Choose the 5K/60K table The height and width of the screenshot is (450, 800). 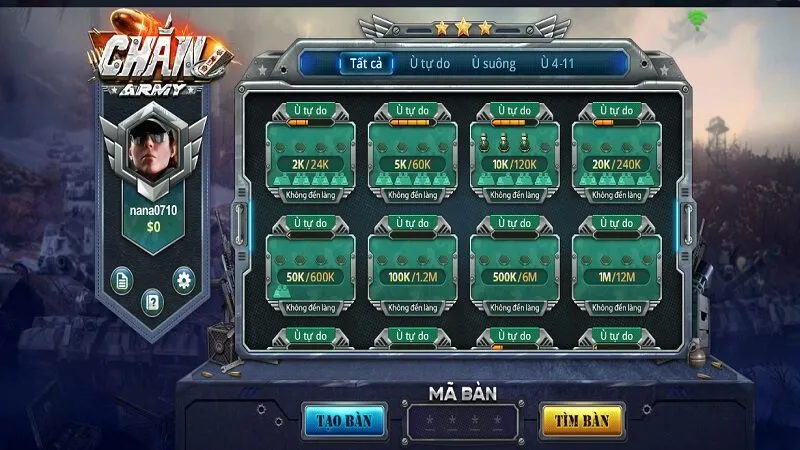(412, 155)
